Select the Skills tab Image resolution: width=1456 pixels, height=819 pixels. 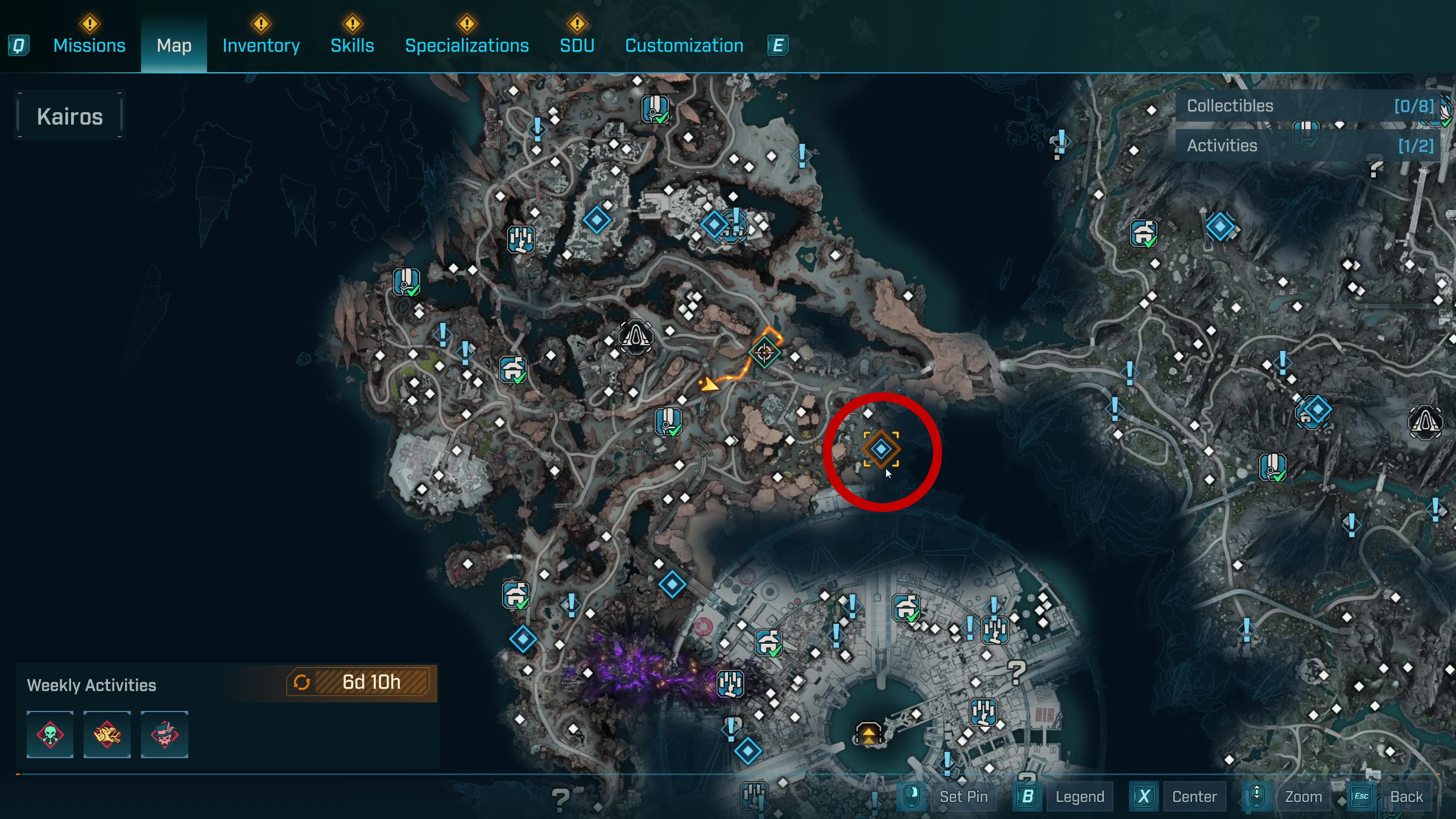click(352, 45)
